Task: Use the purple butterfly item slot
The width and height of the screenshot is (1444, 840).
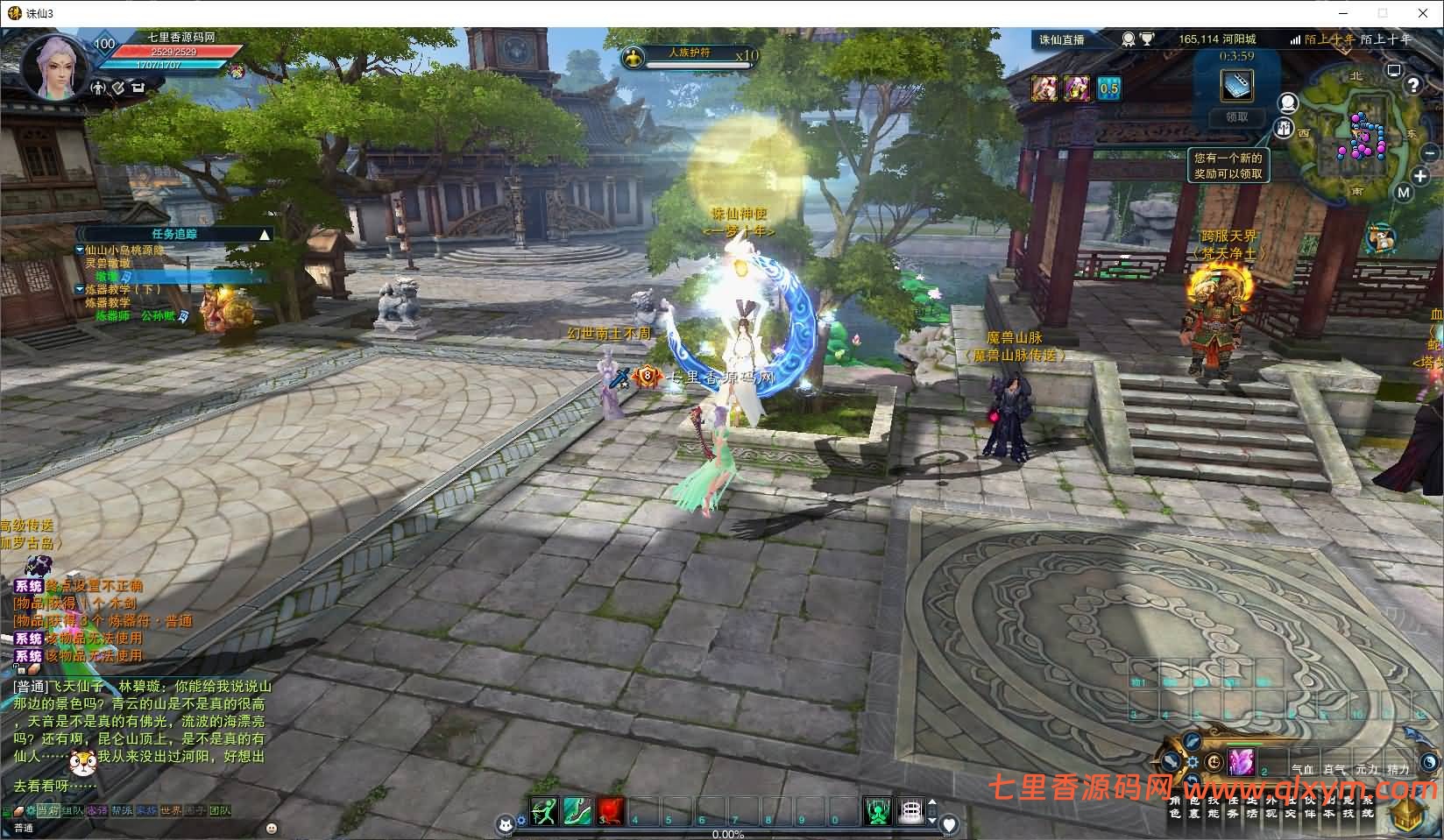Action: coord(1241,762)
